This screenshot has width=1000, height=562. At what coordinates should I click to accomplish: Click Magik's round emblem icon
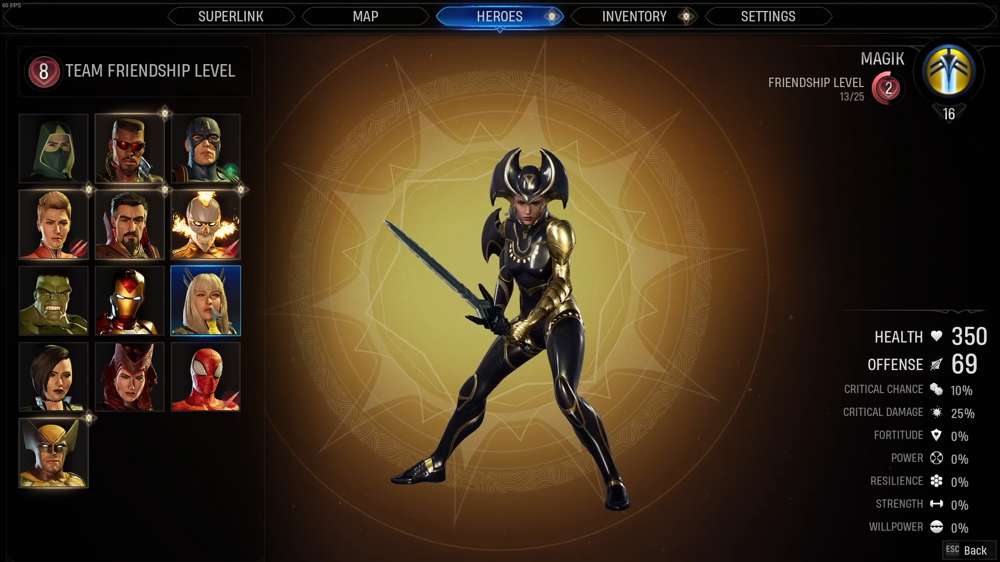pyautogui.click(x=948, y=72)
